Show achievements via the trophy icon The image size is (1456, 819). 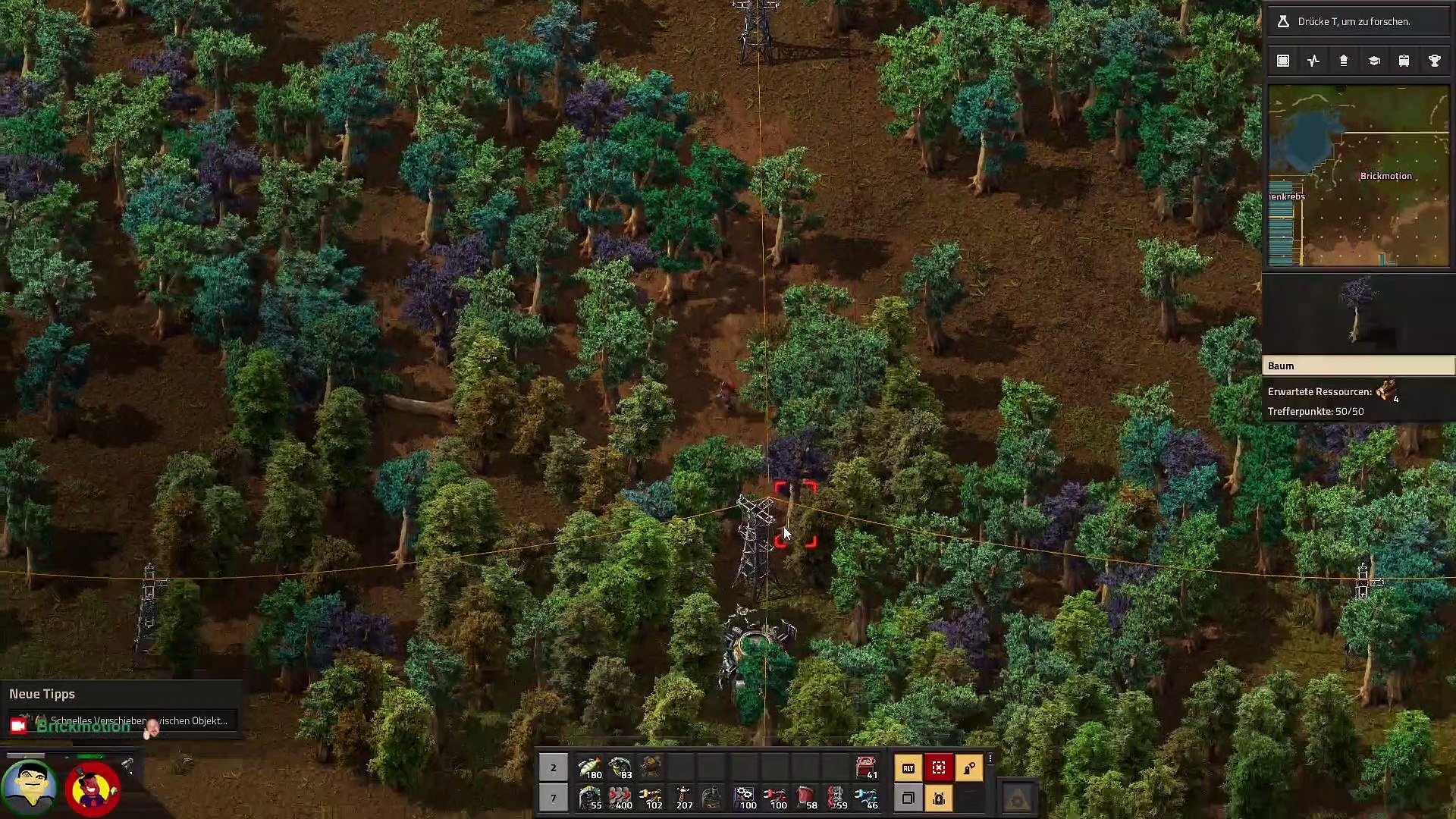click(1434, 61)
